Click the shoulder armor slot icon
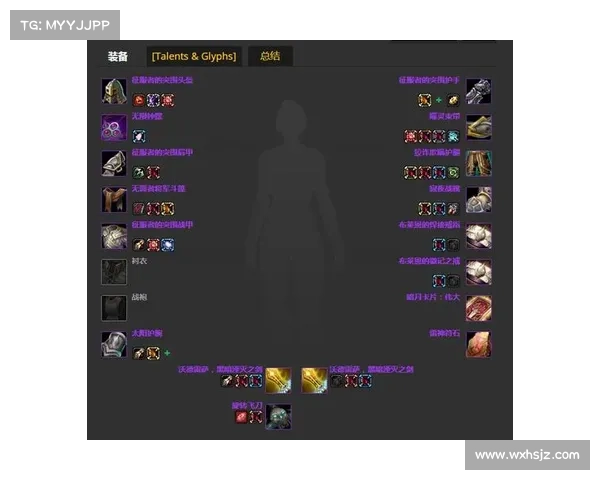The image size is (600, 480). pyautogui.click(x=114, y=163)
